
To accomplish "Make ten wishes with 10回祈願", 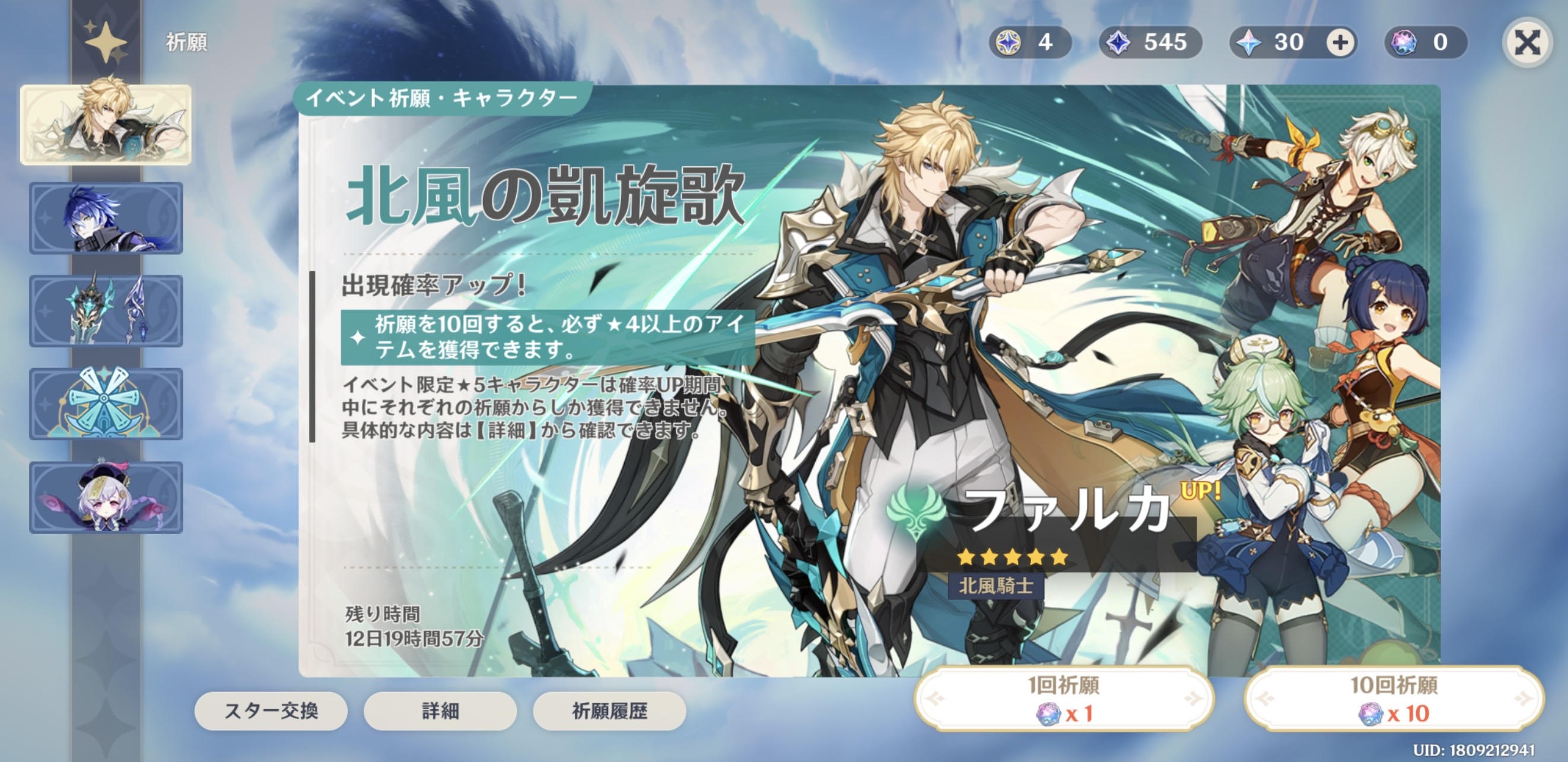I will pyautogui.click(x=1394, y=698).
